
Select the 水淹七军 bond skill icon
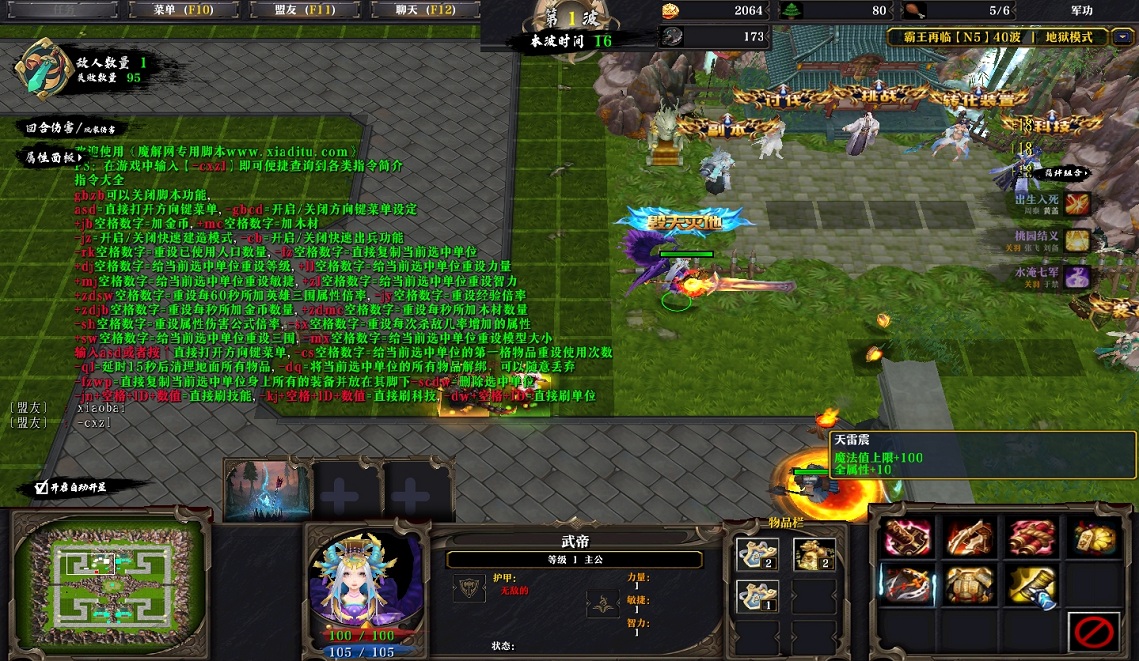point(1077,276)
